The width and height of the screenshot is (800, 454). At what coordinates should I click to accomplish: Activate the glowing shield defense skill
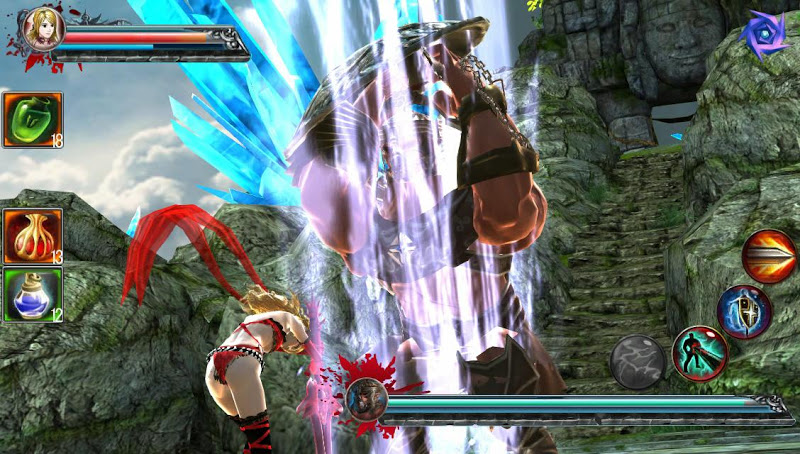(744, 311)
